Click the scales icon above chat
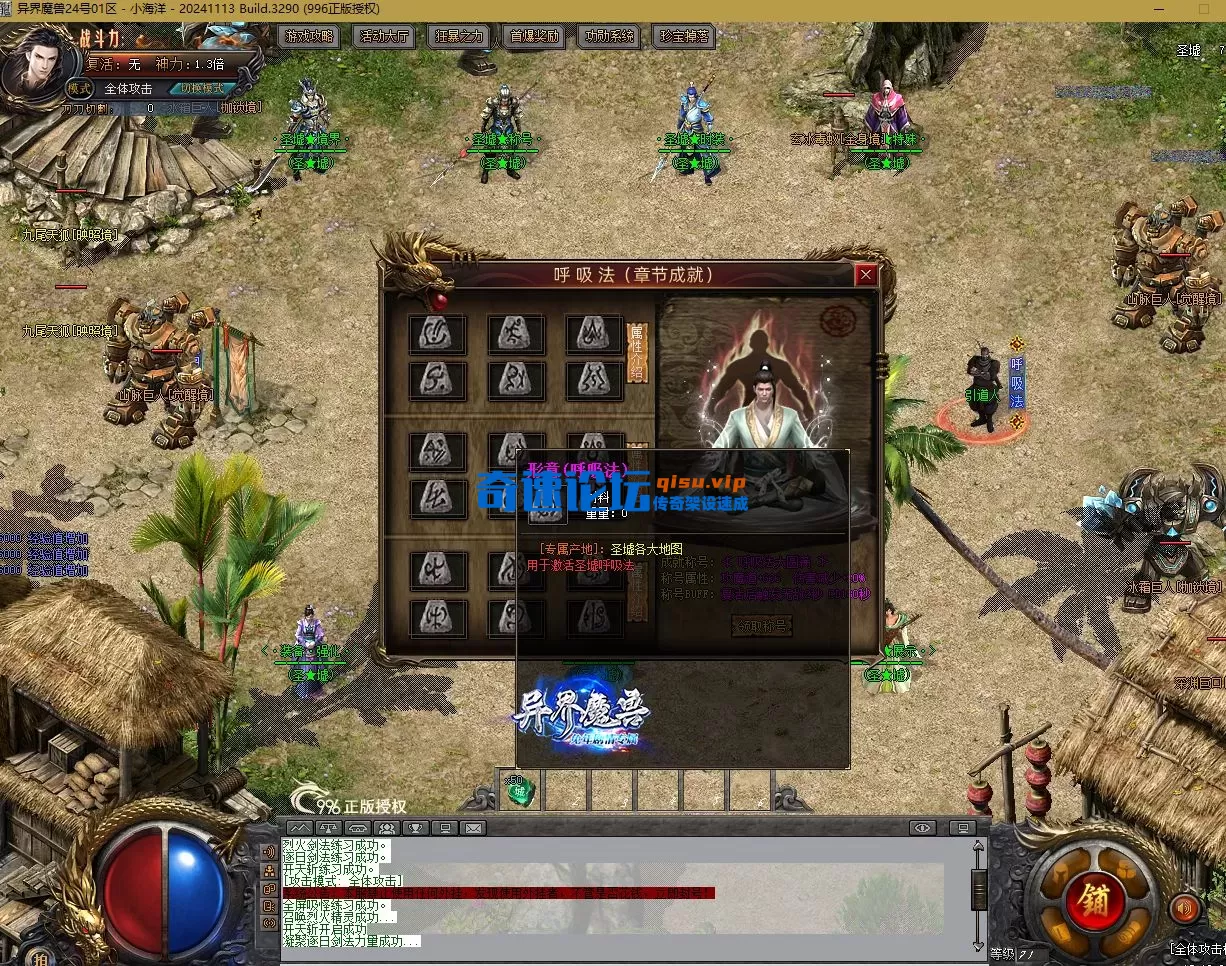The image size is (1226, 966). pos(328,828)
